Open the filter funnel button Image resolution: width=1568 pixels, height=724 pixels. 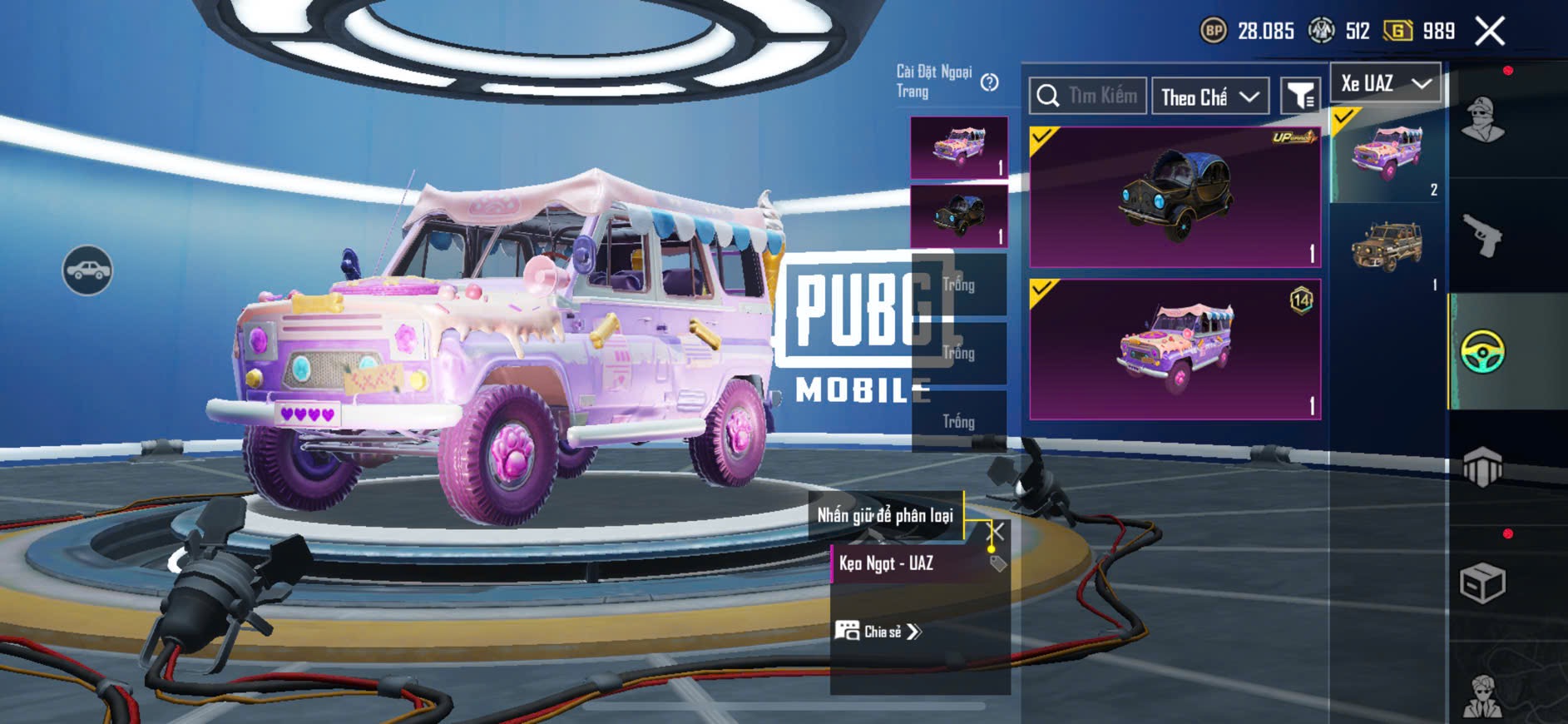pyautogui.click(x=1299, y=97)
